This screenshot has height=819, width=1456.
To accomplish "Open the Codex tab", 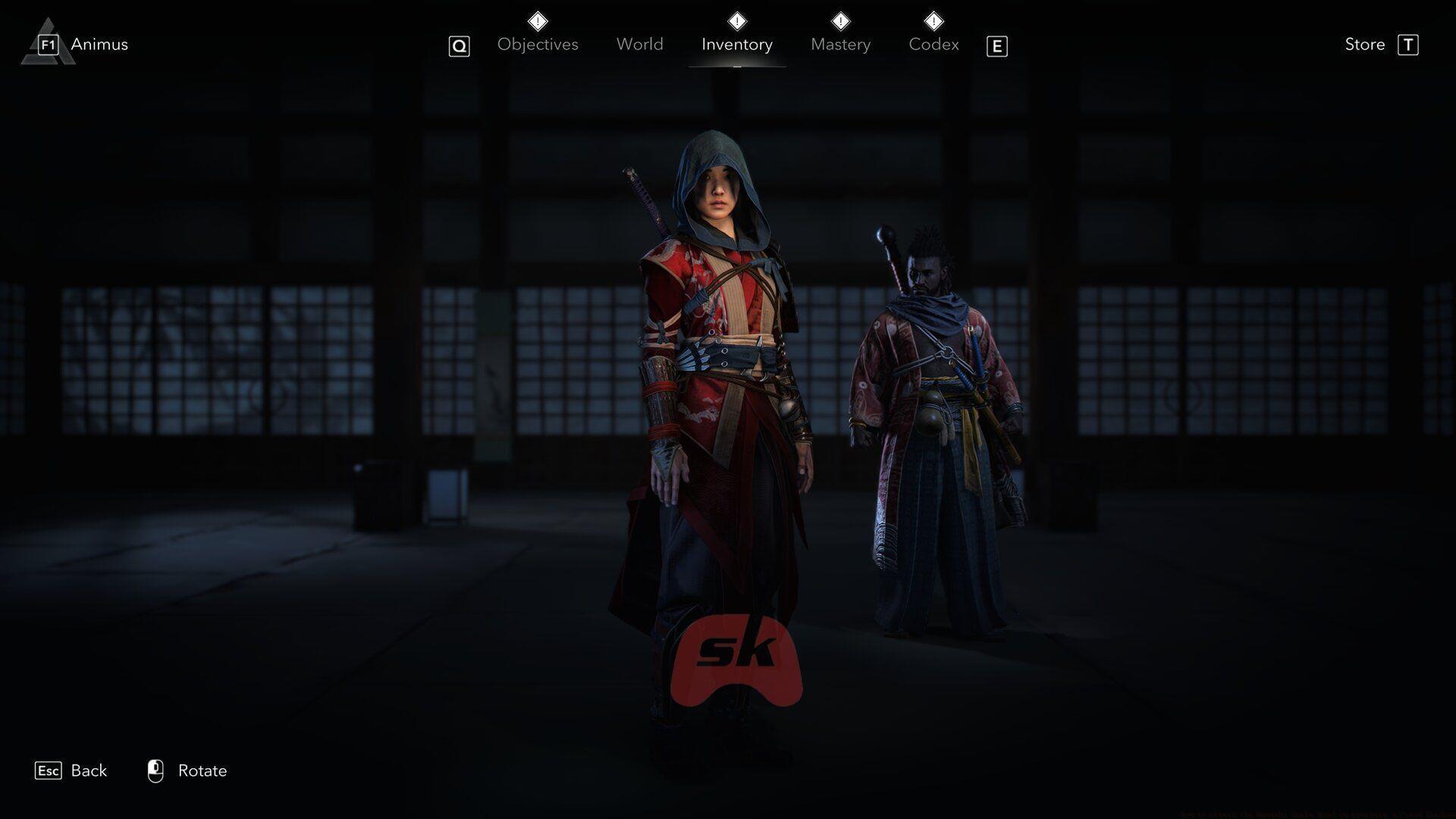I will click(934, 44).
